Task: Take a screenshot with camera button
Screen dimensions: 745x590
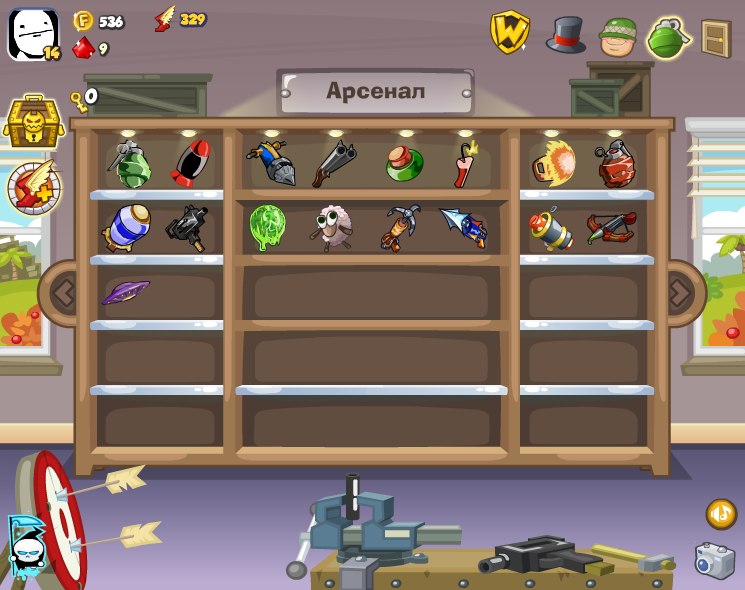Action: 714,560
